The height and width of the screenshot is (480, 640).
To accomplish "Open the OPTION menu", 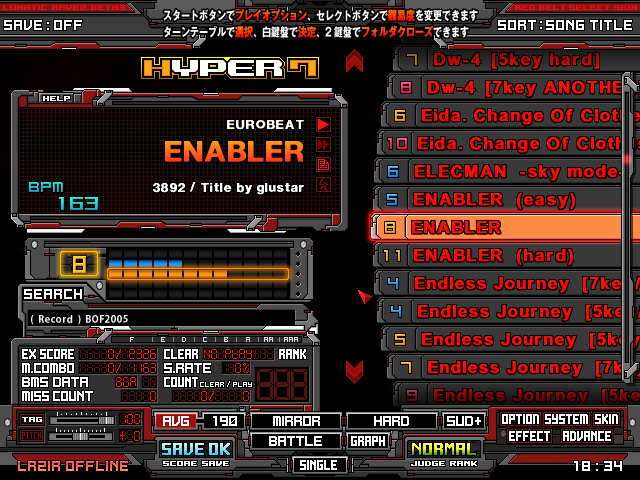I will (x=520, y=420).
